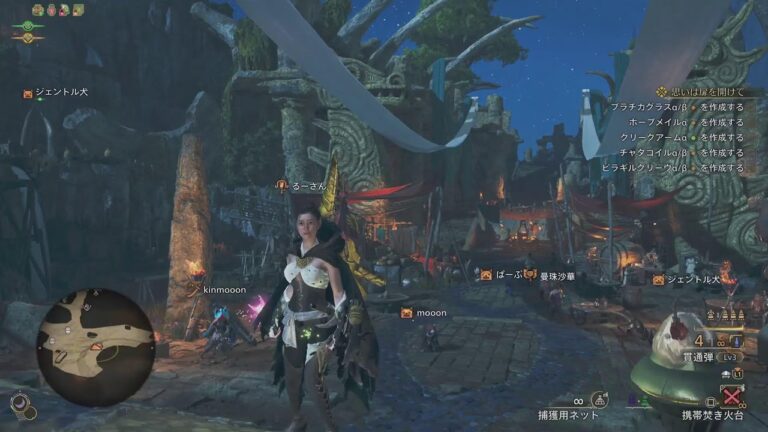Viewport: 768px width, 432px height.
Task: Select the kinmooon player name tag
Action: tap(224, 289)
